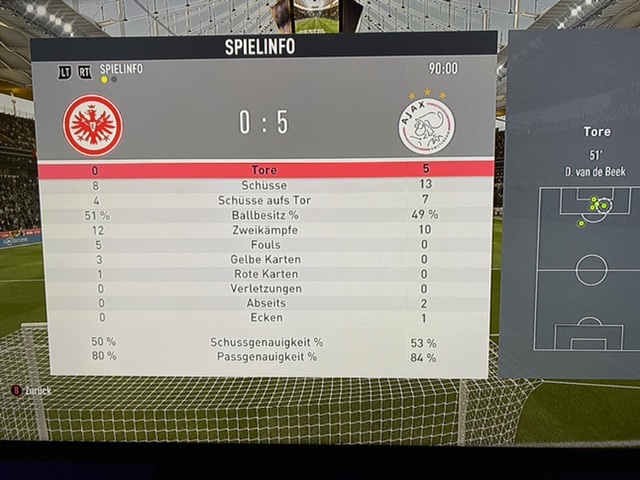Select the Ballbesitz % row

point(265,215)
